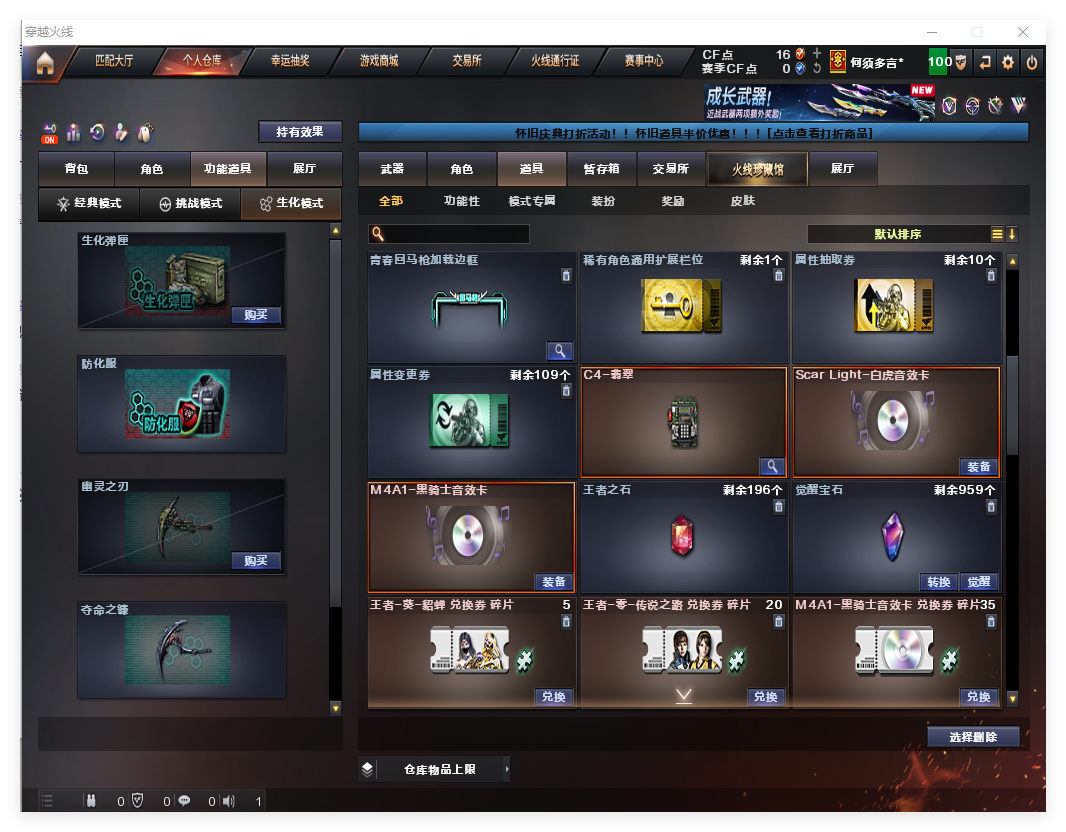
Task: Filter items by 功能性 category
Action: coord(462,201)
